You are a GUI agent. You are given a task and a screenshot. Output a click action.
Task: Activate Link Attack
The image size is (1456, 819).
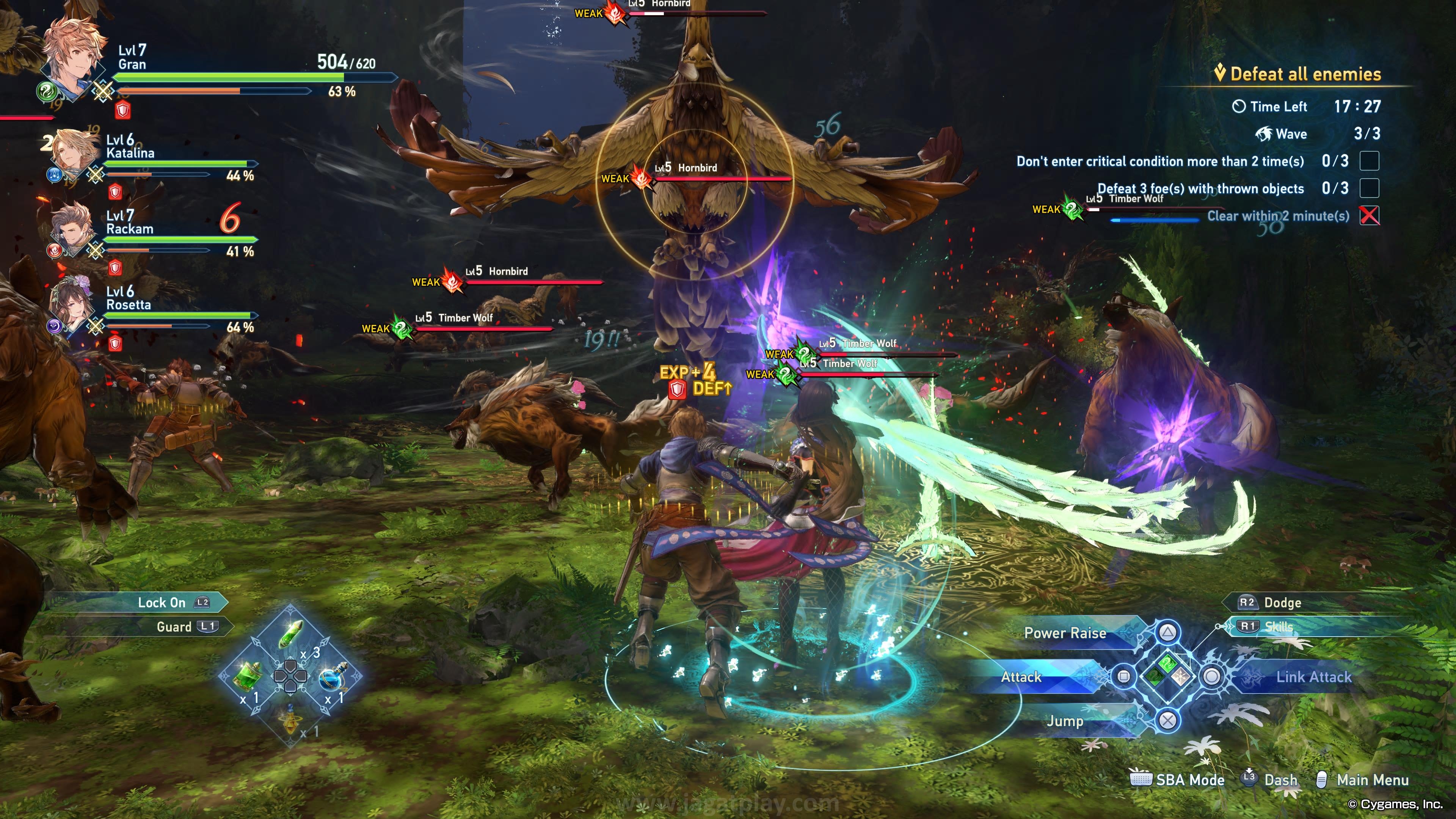pos(1313,676)
